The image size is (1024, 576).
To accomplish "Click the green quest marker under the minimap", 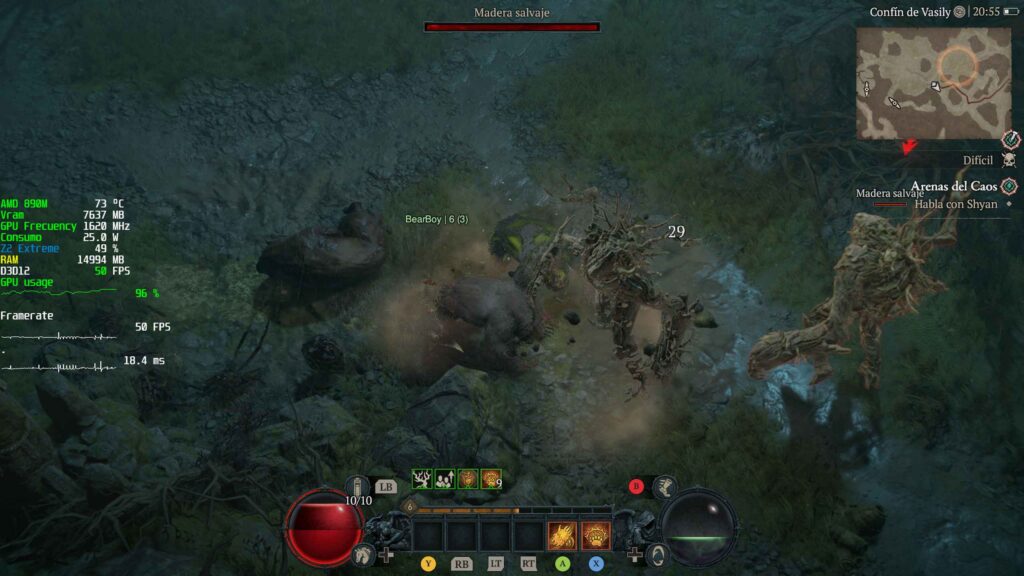I will click(x=1010, y=186).
